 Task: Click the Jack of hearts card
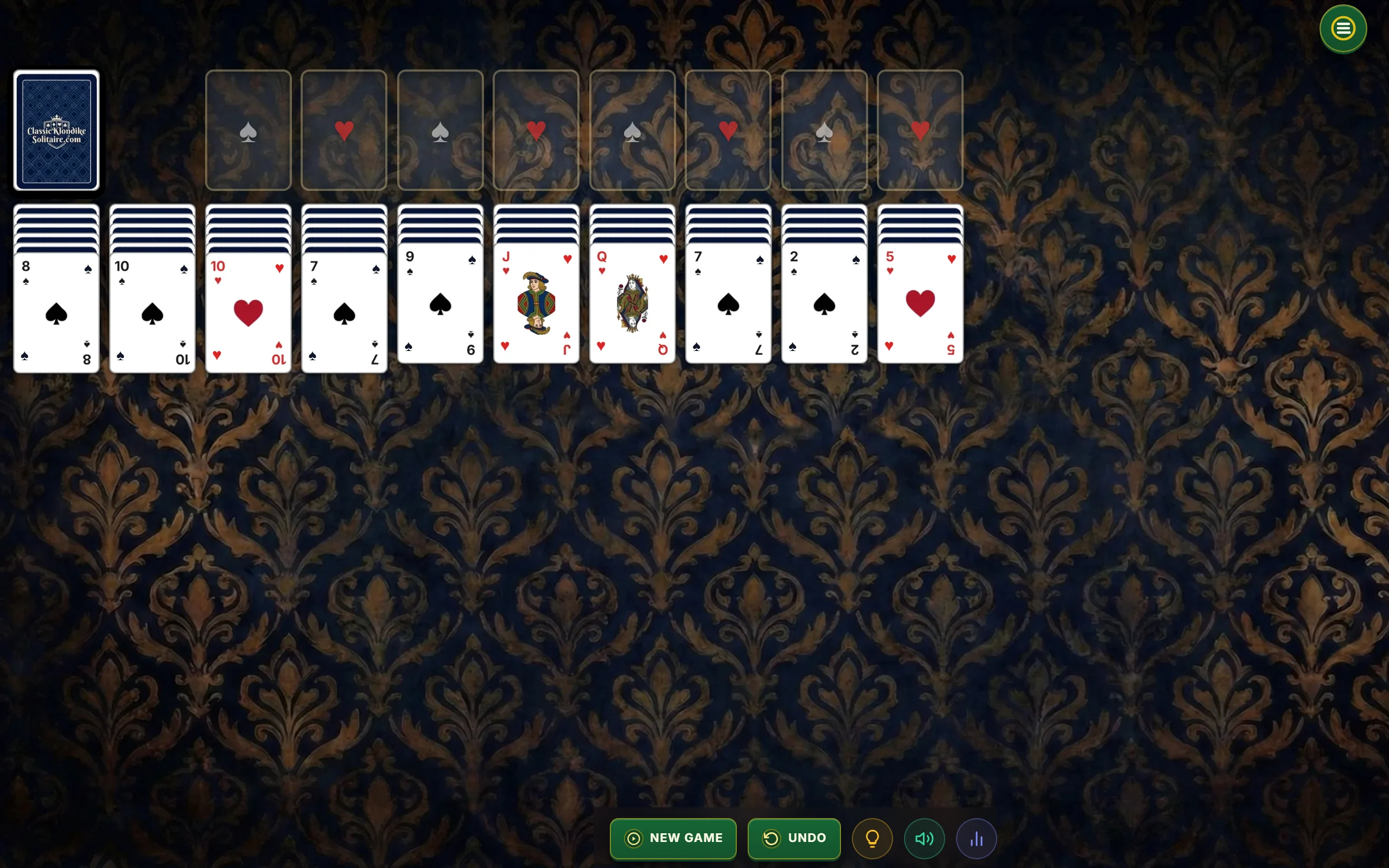(x=536, y=304)
